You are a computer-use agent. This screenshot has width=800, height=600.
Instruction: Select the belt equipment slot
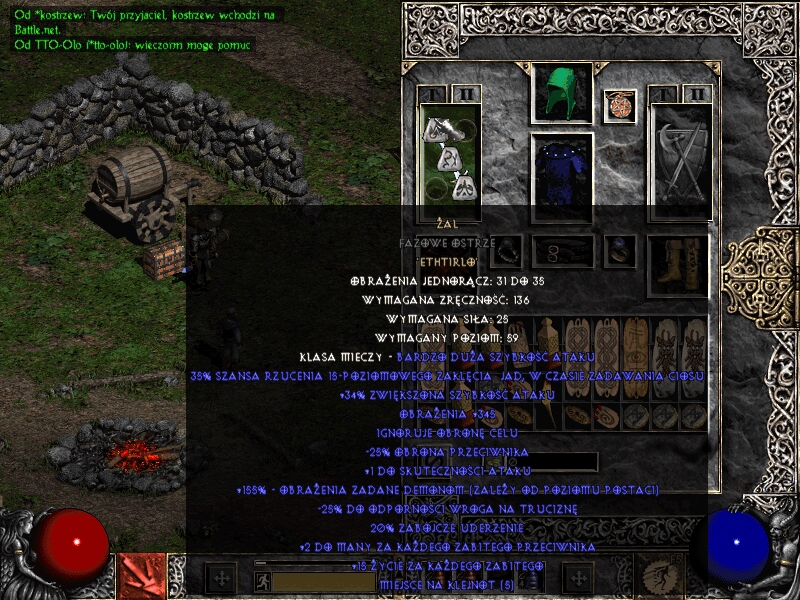tap(561, 248)
